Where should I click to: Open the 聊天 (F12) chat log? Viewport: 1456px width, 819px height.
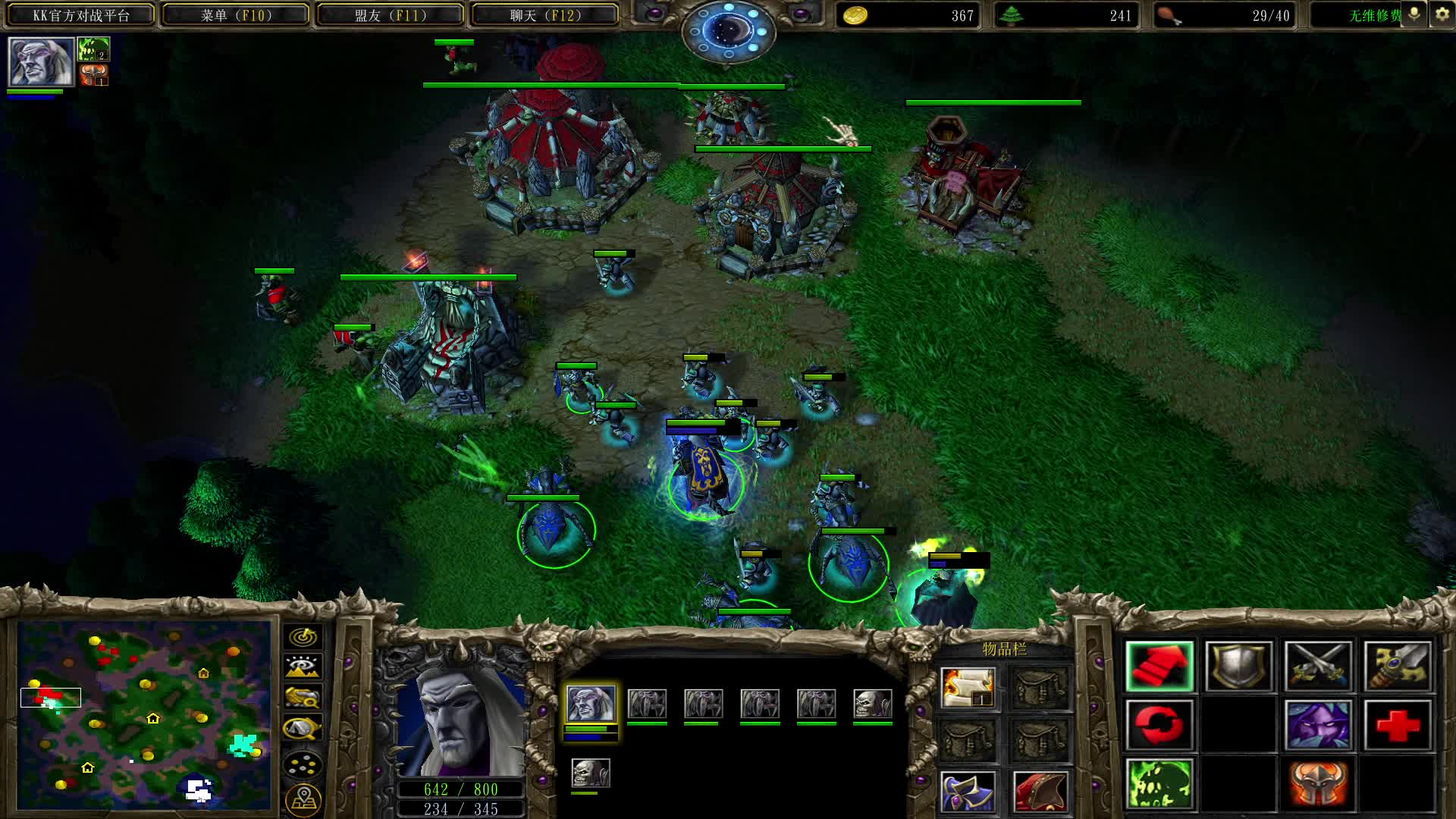point(544,15)
